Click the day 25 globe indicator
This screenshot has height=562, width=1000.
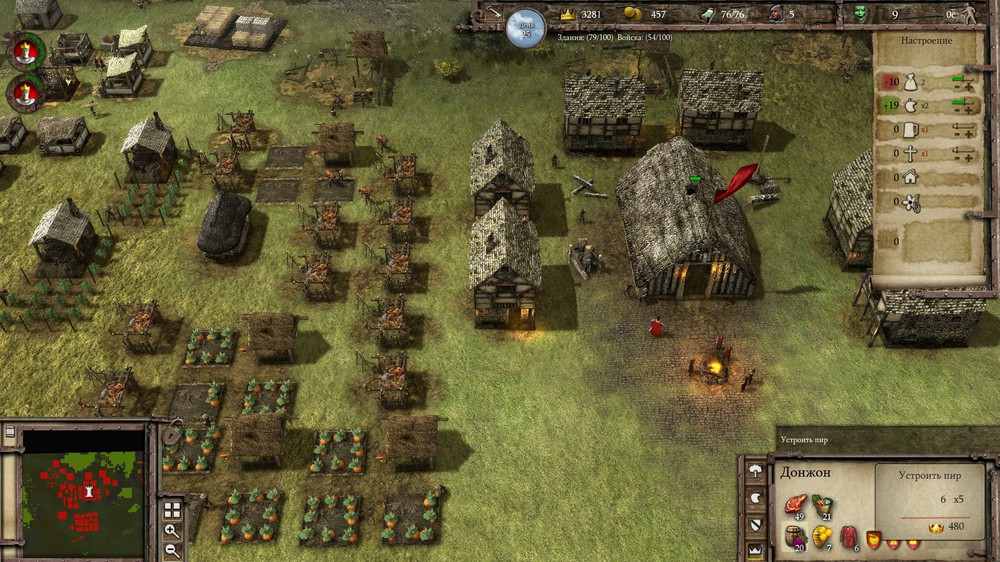526,26
